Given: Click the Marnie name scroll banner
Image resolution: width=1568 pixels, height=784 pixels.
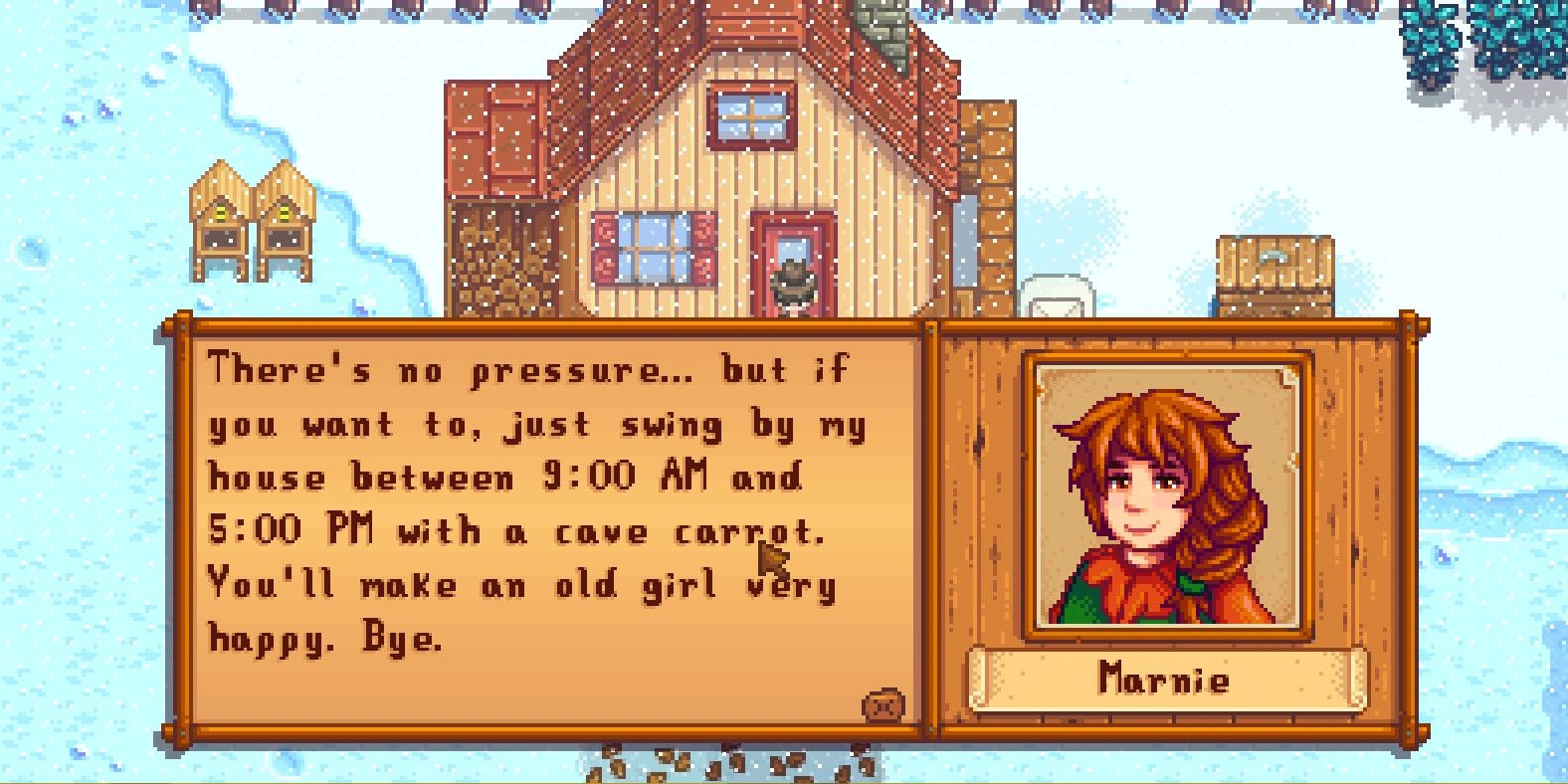Looking at the screenshot, I should point(1166,681).
